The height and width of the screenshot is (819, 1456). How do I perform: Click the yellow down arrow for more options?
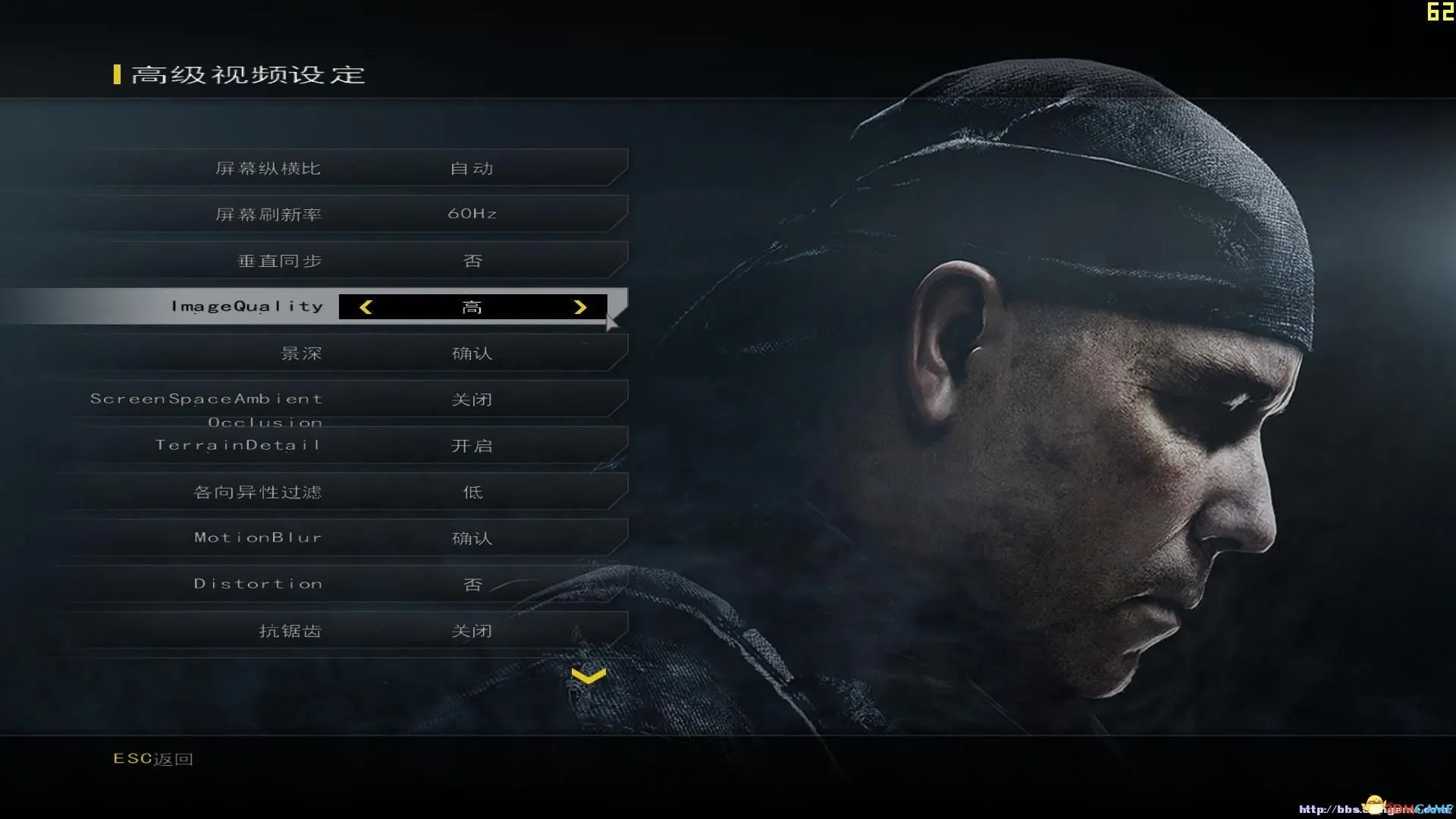click(x=588, y=676)
